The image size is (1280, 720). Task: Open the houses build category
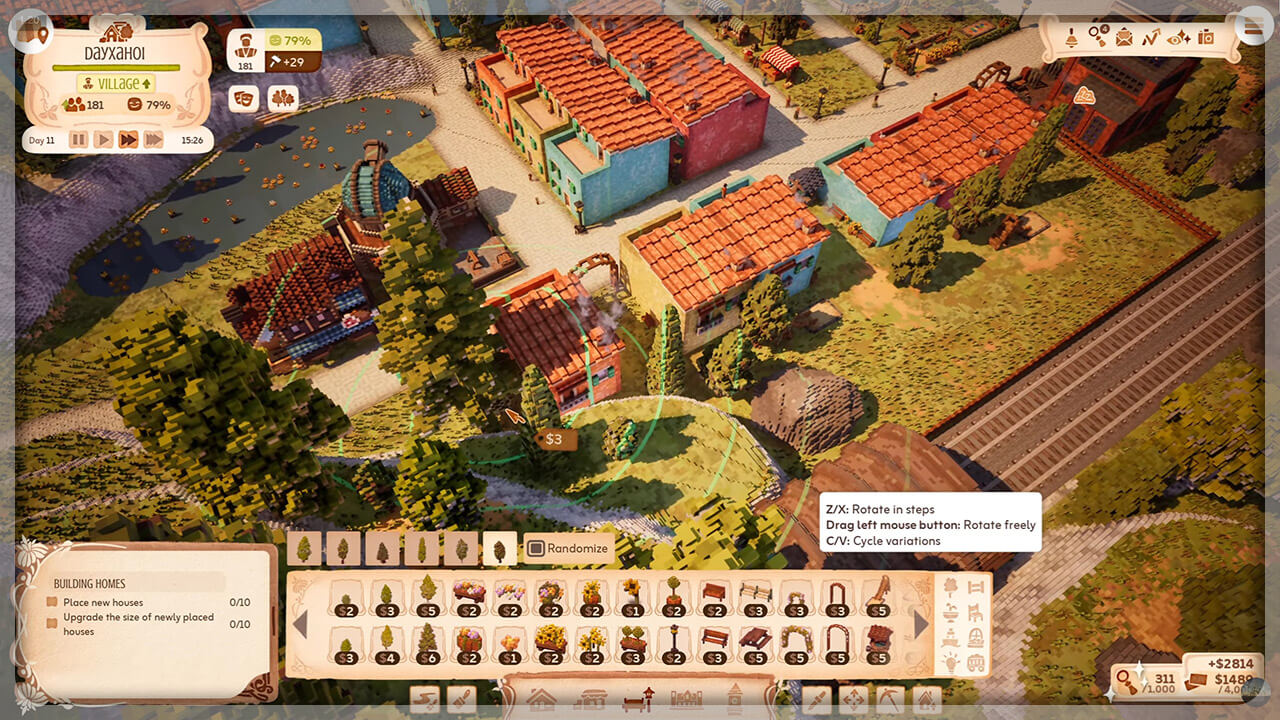point(541,699)
